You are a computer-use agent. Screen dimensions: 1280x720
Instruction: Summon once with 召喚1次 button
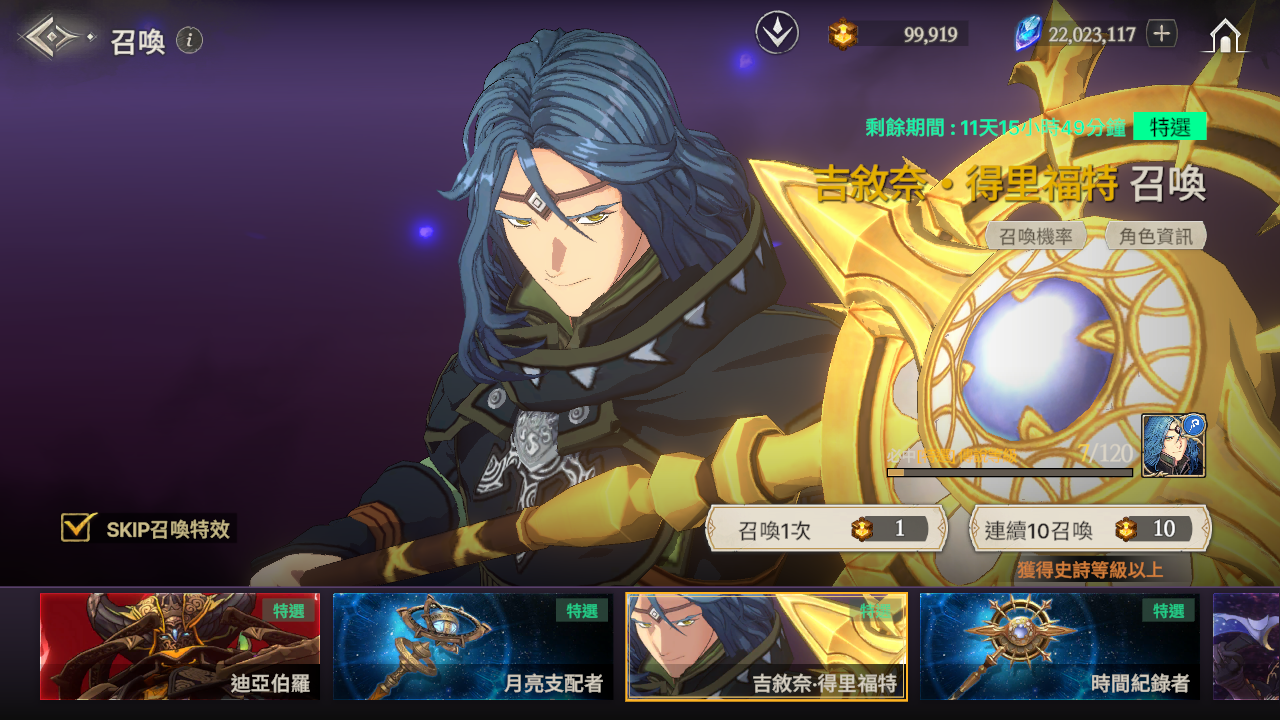pyautogui.click(x=826, y=529)
